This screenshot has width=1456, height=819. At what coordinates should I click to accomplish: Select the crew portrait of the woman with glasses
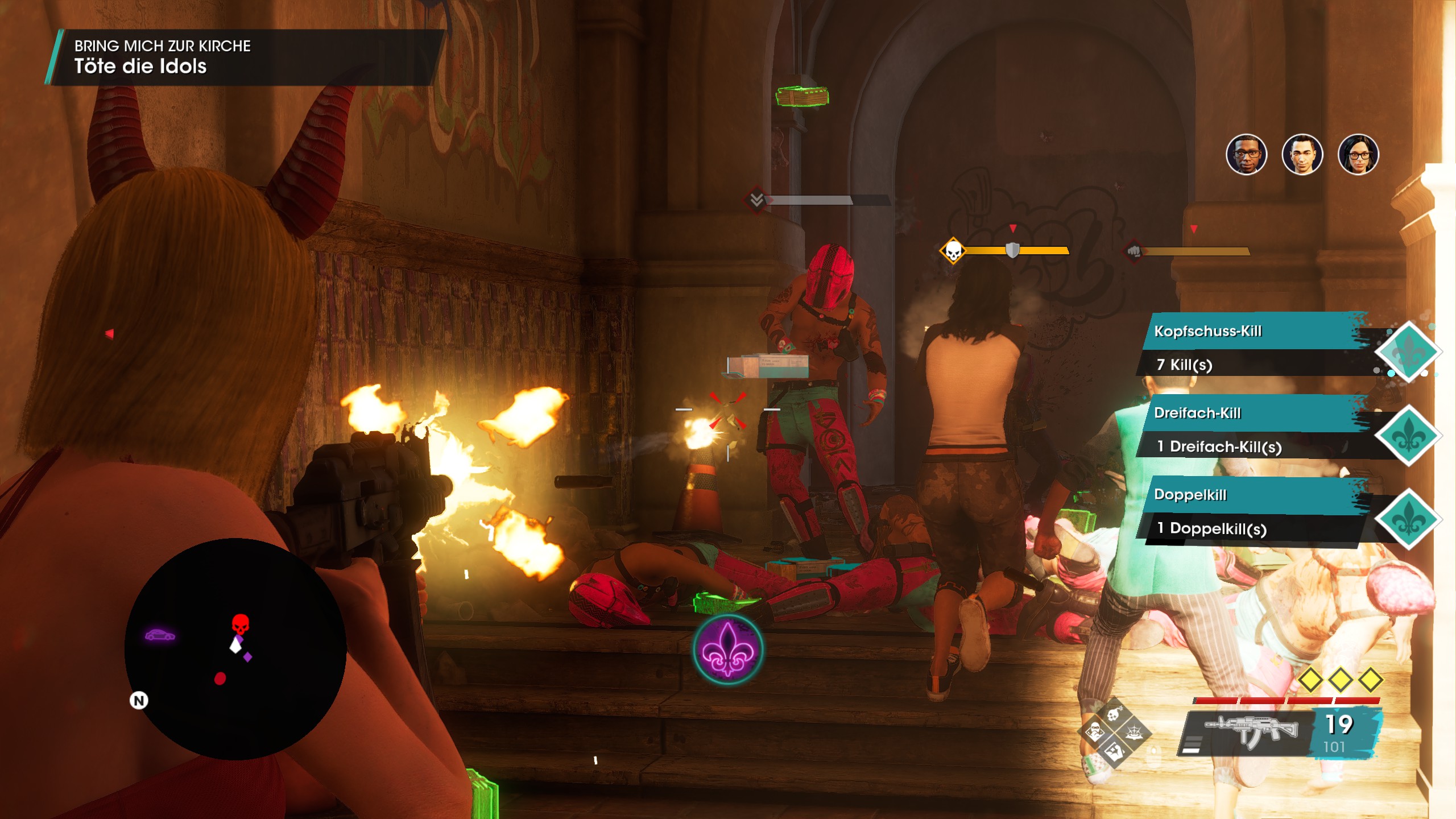[1358, 155]
